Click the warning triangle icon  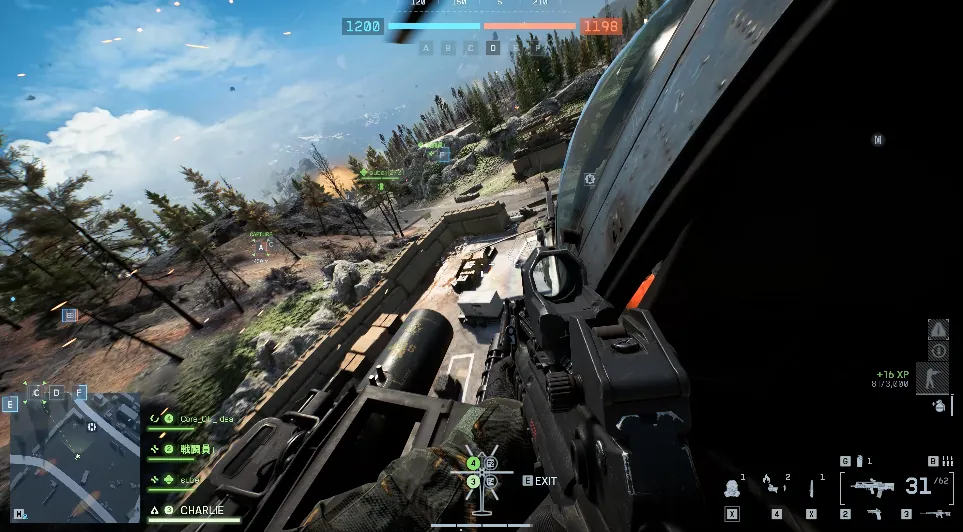coord(938,329)
